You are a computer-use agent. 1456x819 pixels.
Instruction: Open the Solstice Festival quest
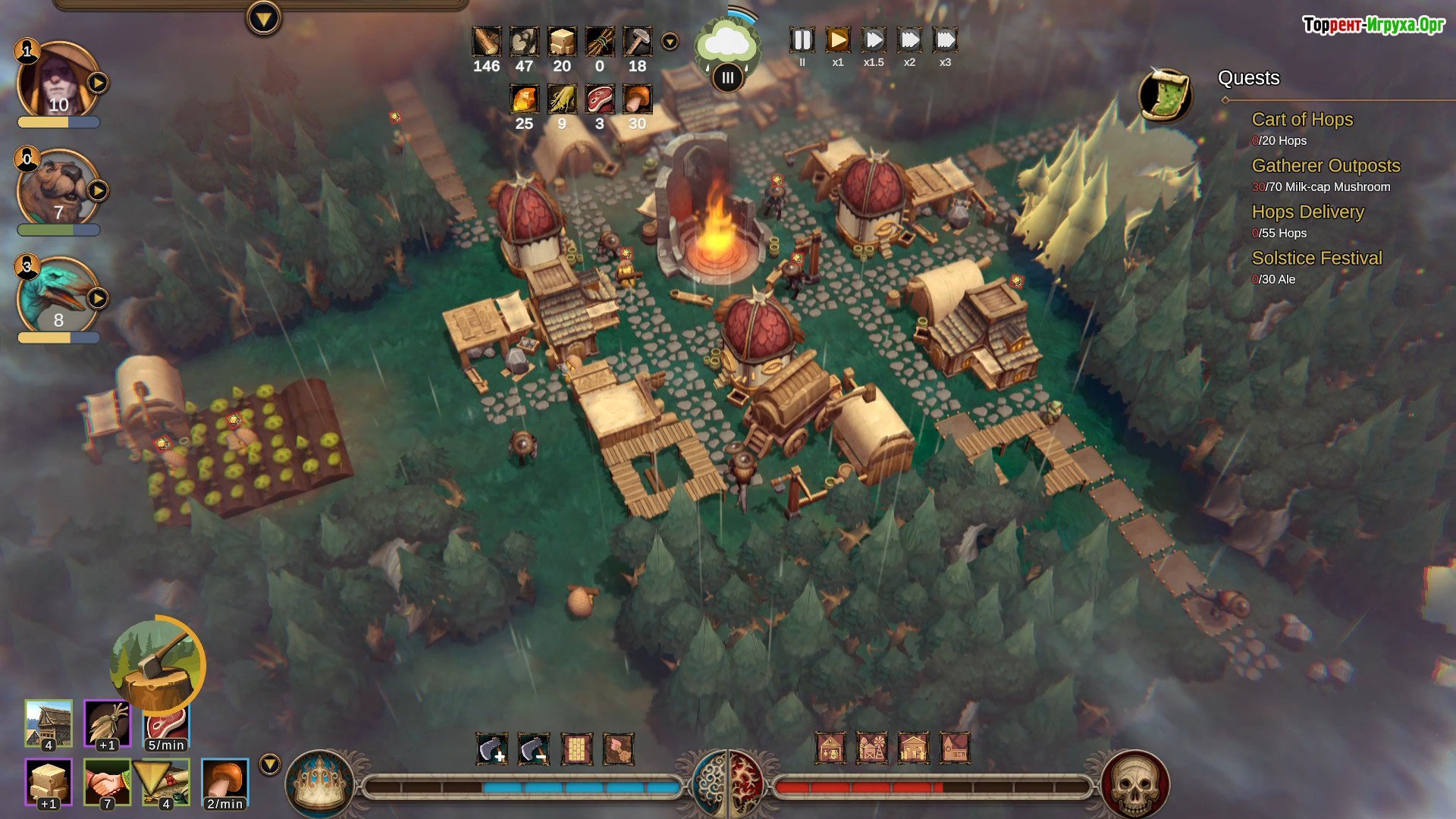tap(1316, 259)
